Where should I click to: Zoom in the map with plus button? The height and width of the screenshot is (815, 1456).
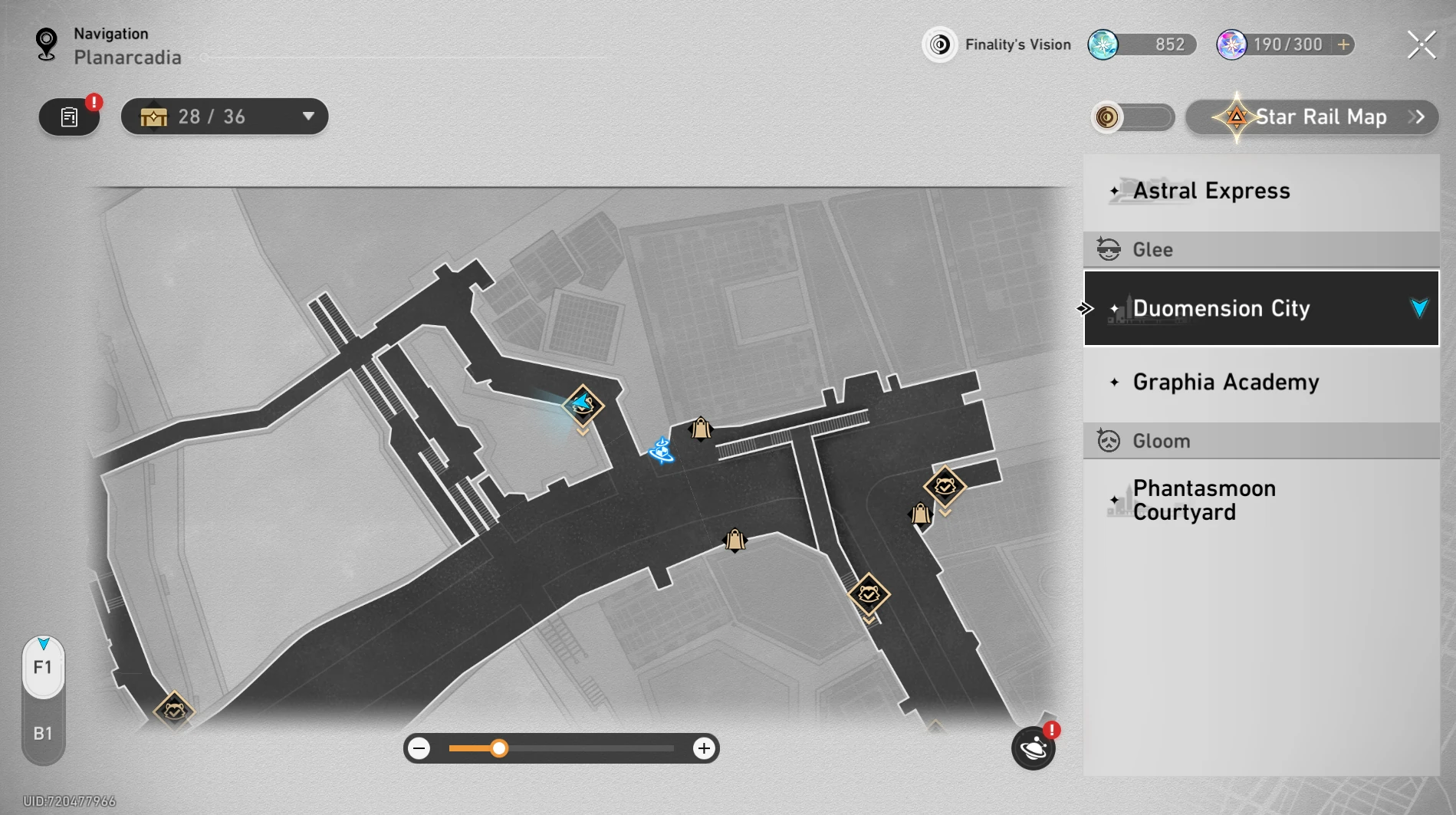(703, 748)
